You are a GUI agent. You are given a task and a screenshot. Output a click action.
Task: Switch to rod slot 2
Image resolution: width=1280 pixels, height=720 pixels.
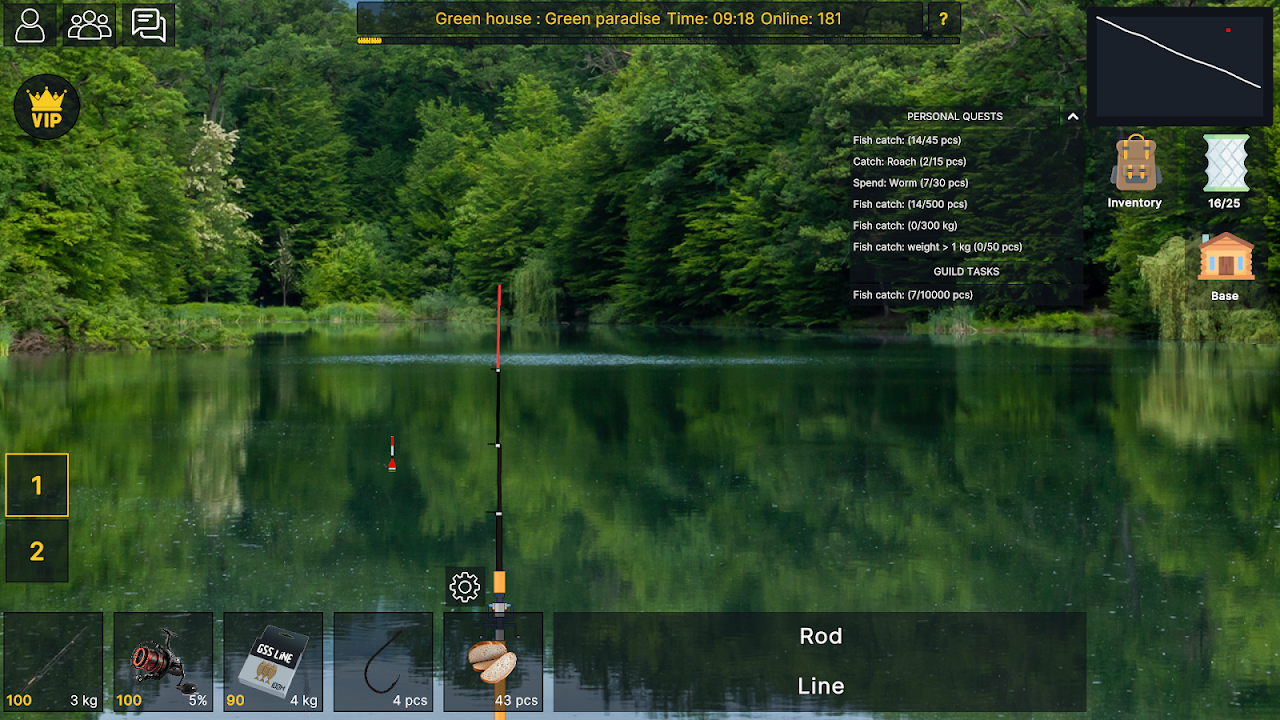[37, 552]
